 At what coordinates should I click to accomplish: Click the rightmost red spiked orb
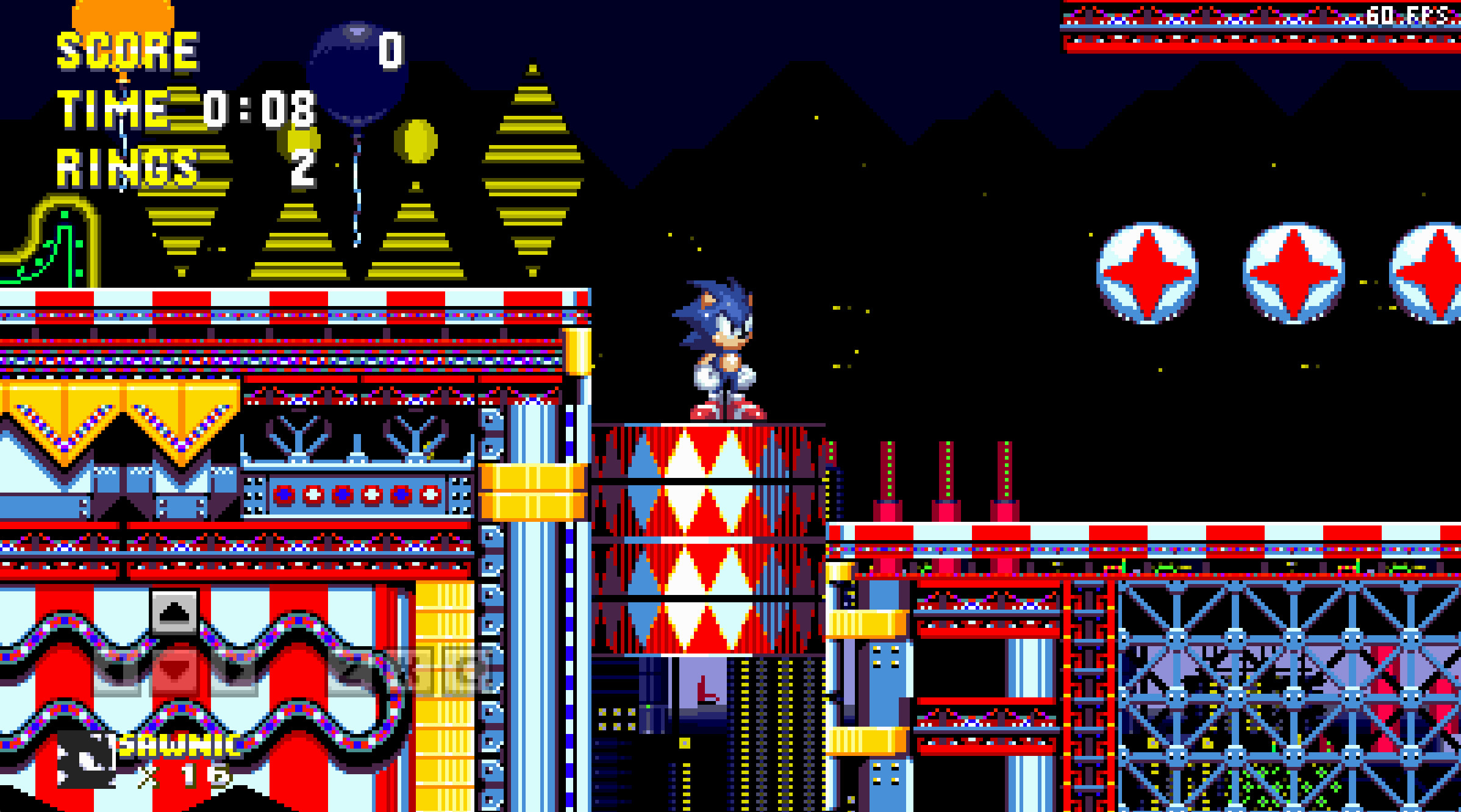point(1439,274)
